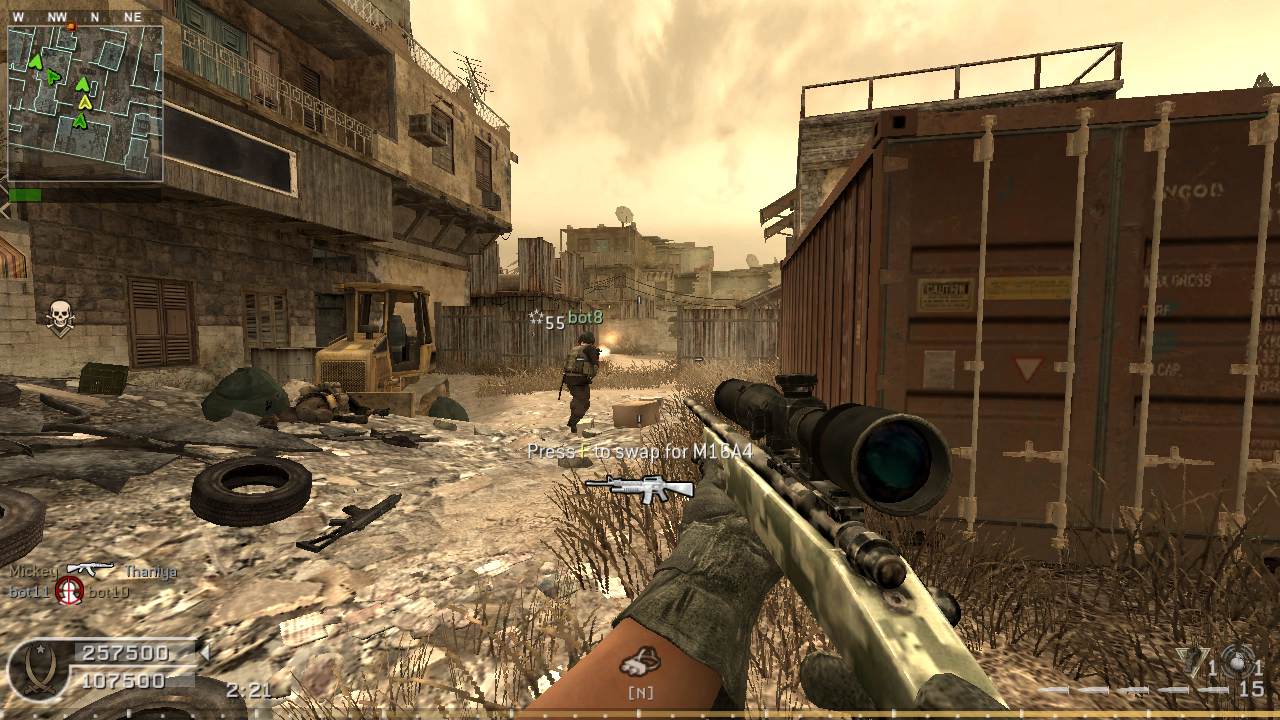This screenshot has height=720, width=1280.
Task: Select the night vision goggles icon
Action: coord(640,661)
